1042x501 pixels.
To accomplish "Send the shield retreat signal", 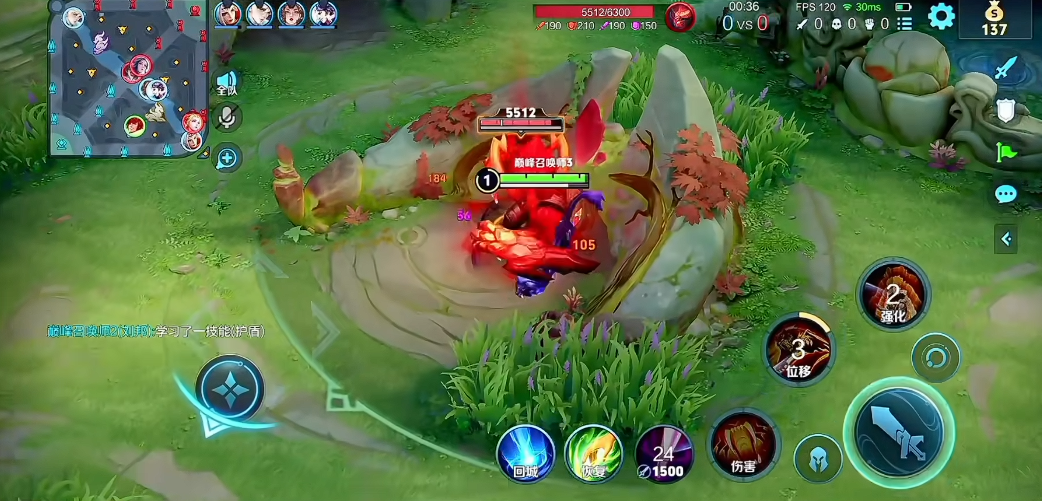I will pos(1006,111).
